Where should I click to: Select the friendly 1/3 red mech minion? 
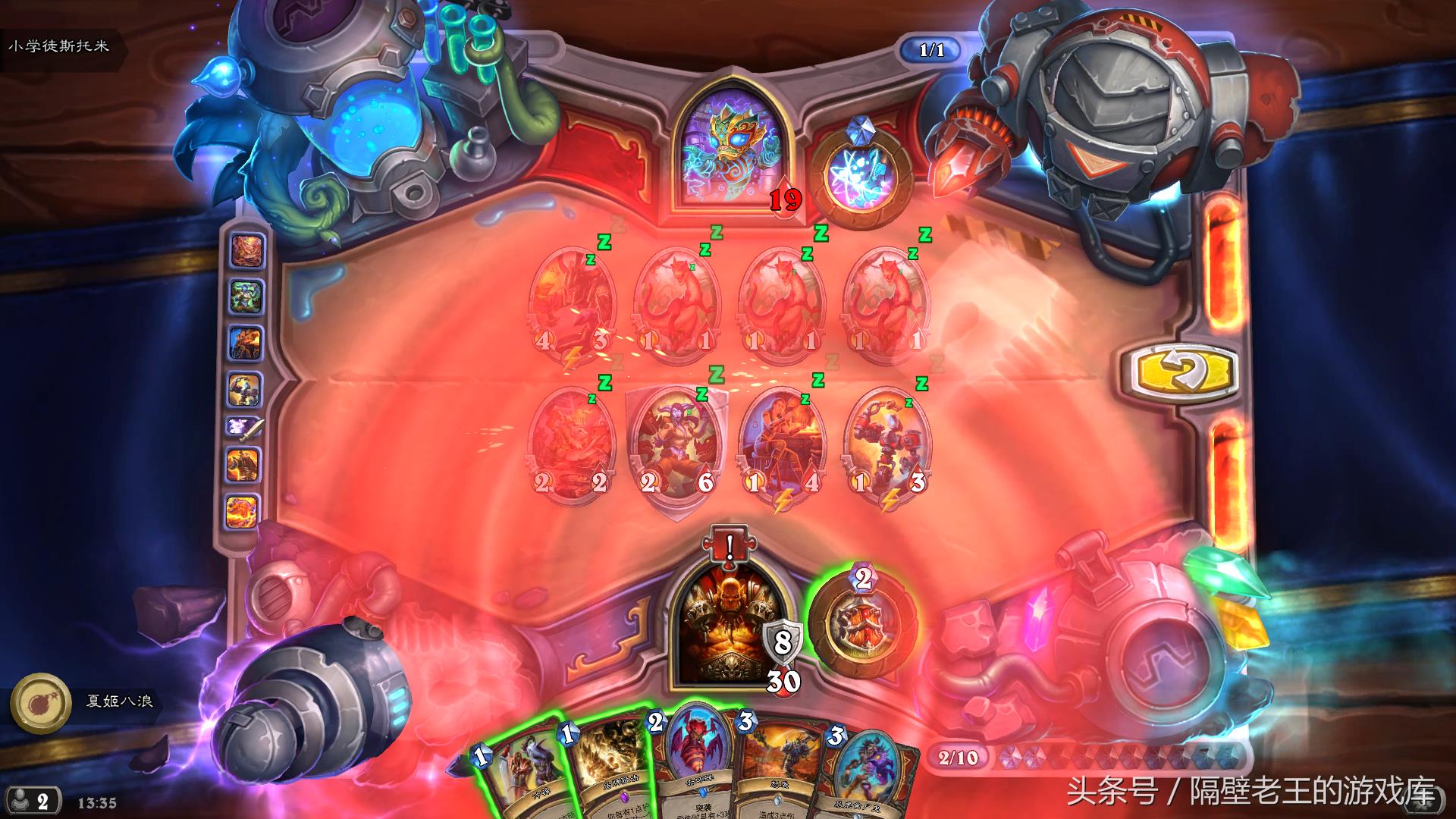pos(886,444)
